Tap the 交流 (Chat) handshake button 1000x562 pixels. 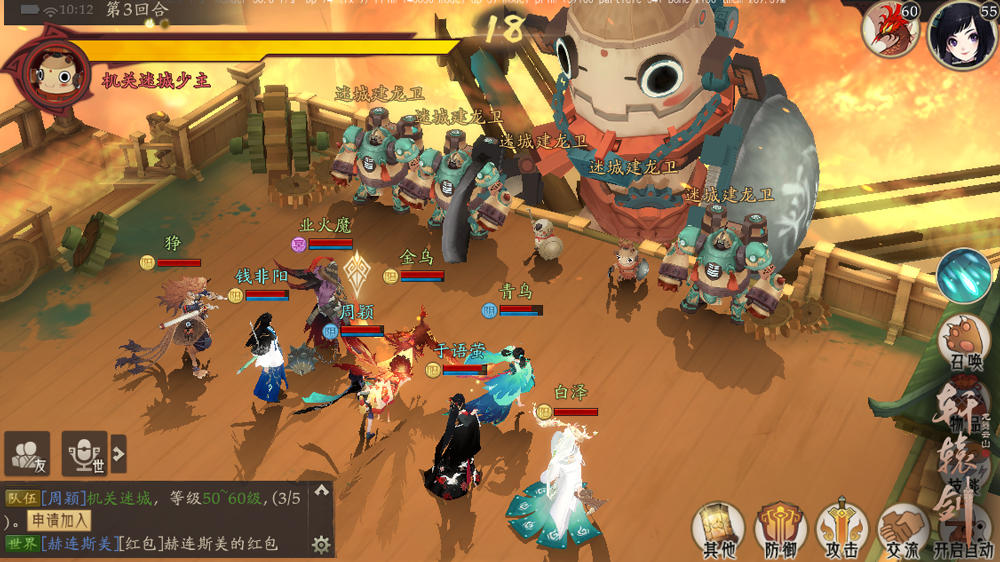pos(902,529)
